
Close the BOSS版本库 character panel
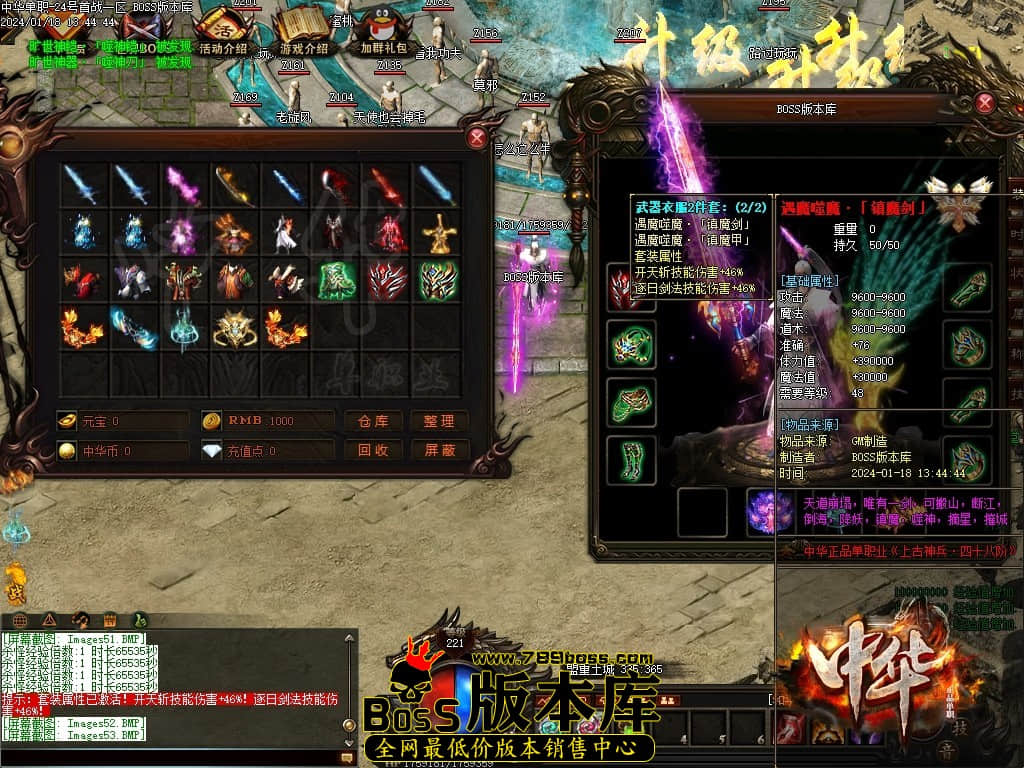pos(985,103)
